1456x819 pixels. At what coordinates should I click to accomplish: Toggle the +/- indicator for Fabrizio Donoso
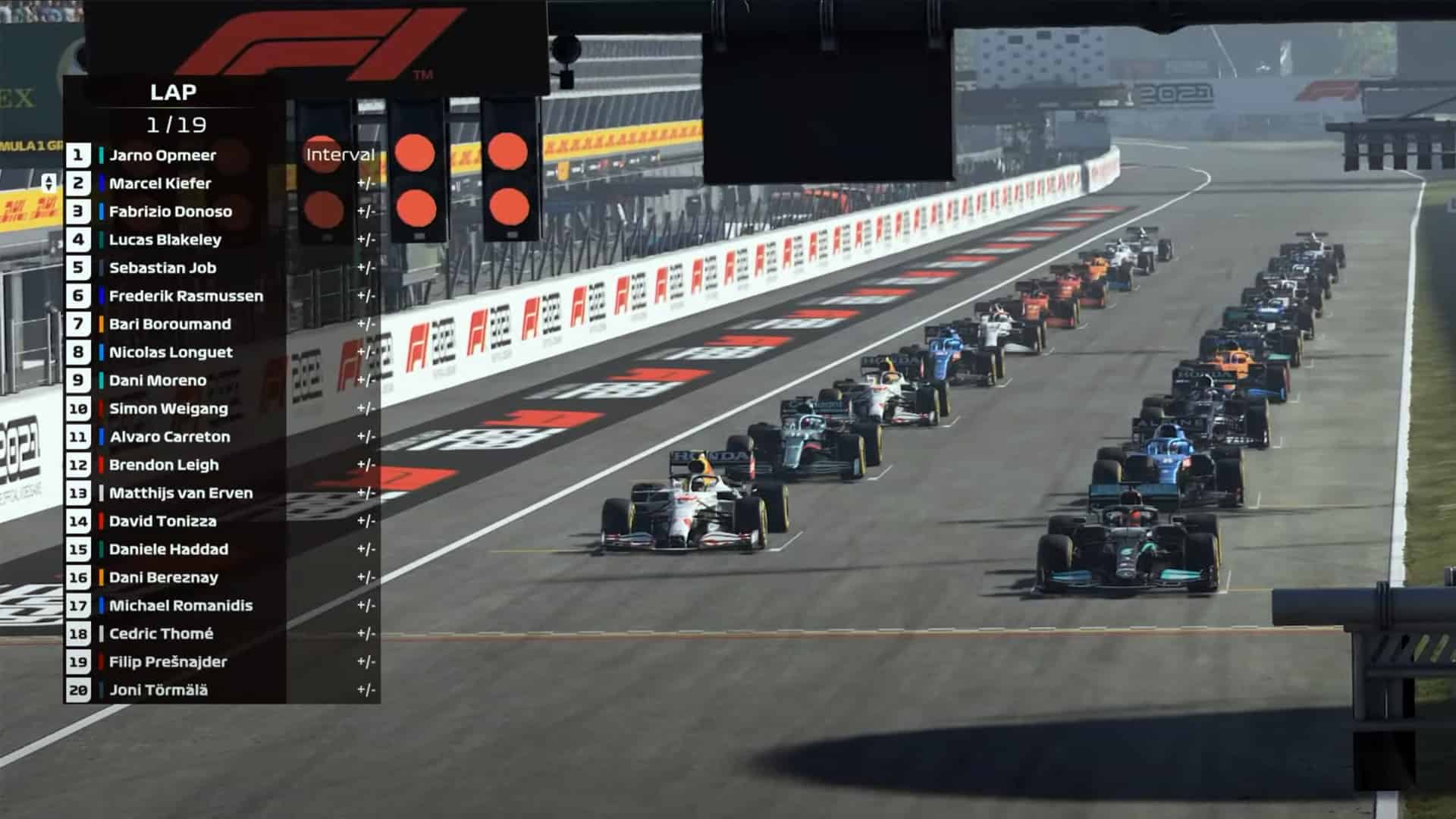click(x=366, y=212)
